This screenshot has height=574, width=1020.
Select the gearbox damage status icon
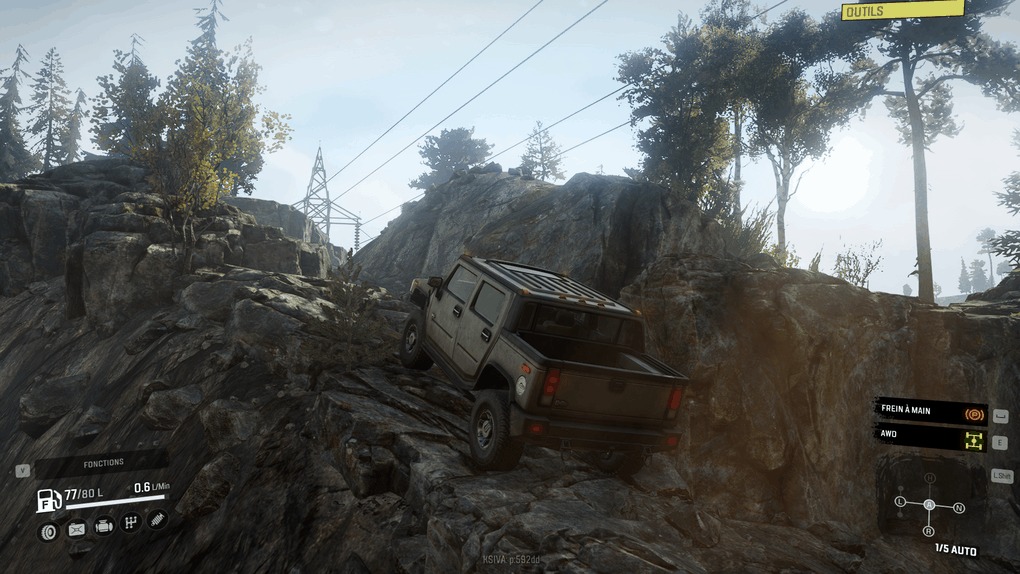(131, 523)
